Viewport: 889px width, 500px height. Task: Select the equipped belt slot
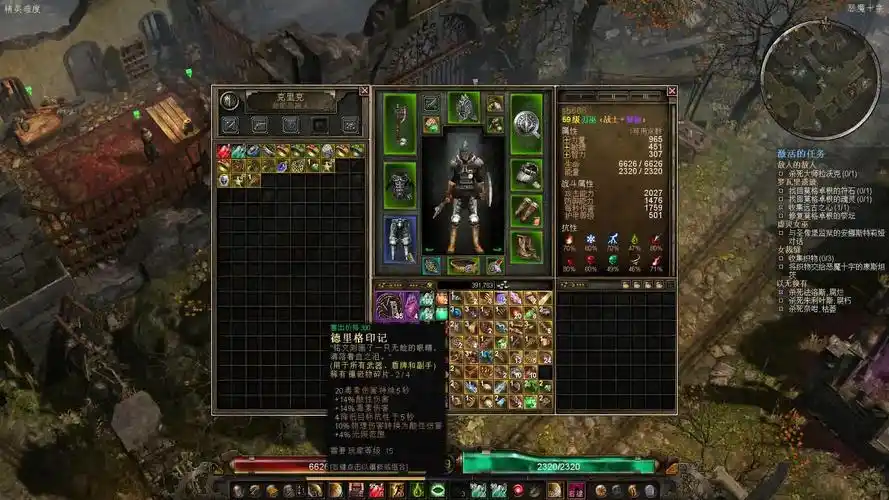[x=463, y=265]
